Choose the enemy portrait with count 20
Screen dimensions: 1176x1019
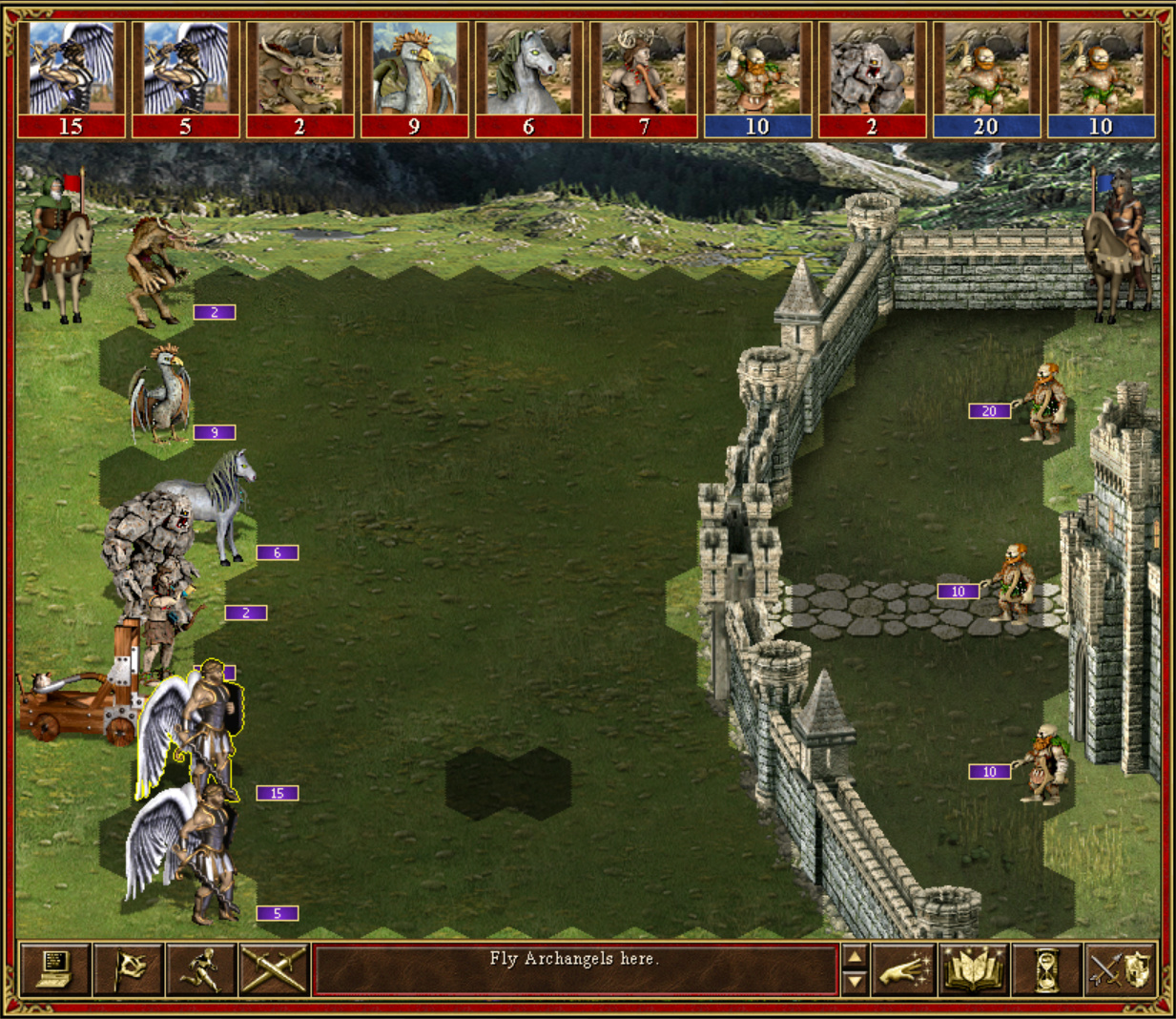click(986, 79)
